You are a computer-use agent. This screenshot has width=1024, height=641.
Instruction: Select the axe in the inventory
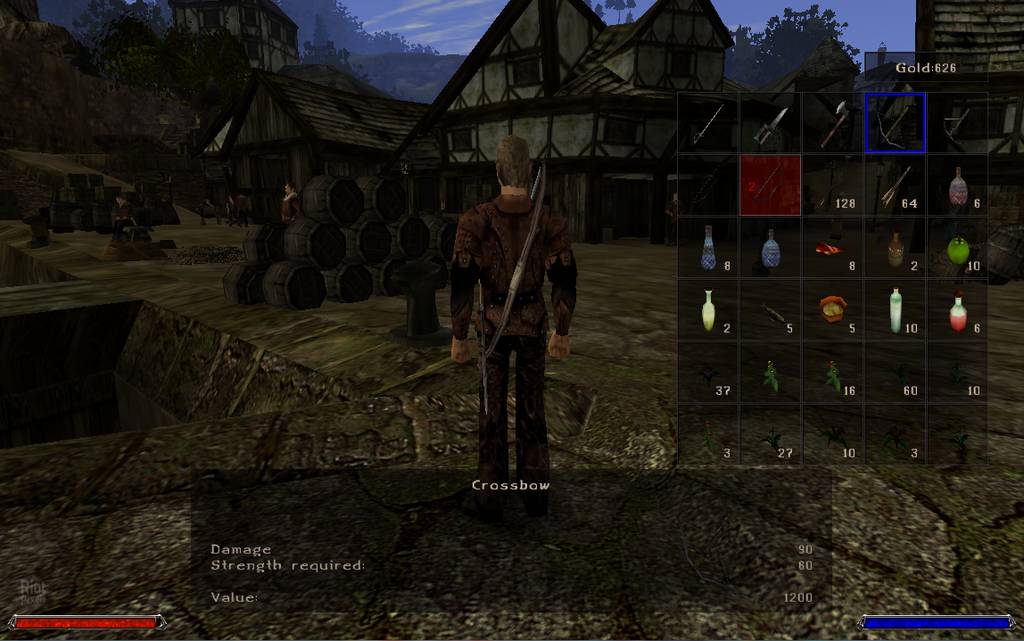click(833, 123)
